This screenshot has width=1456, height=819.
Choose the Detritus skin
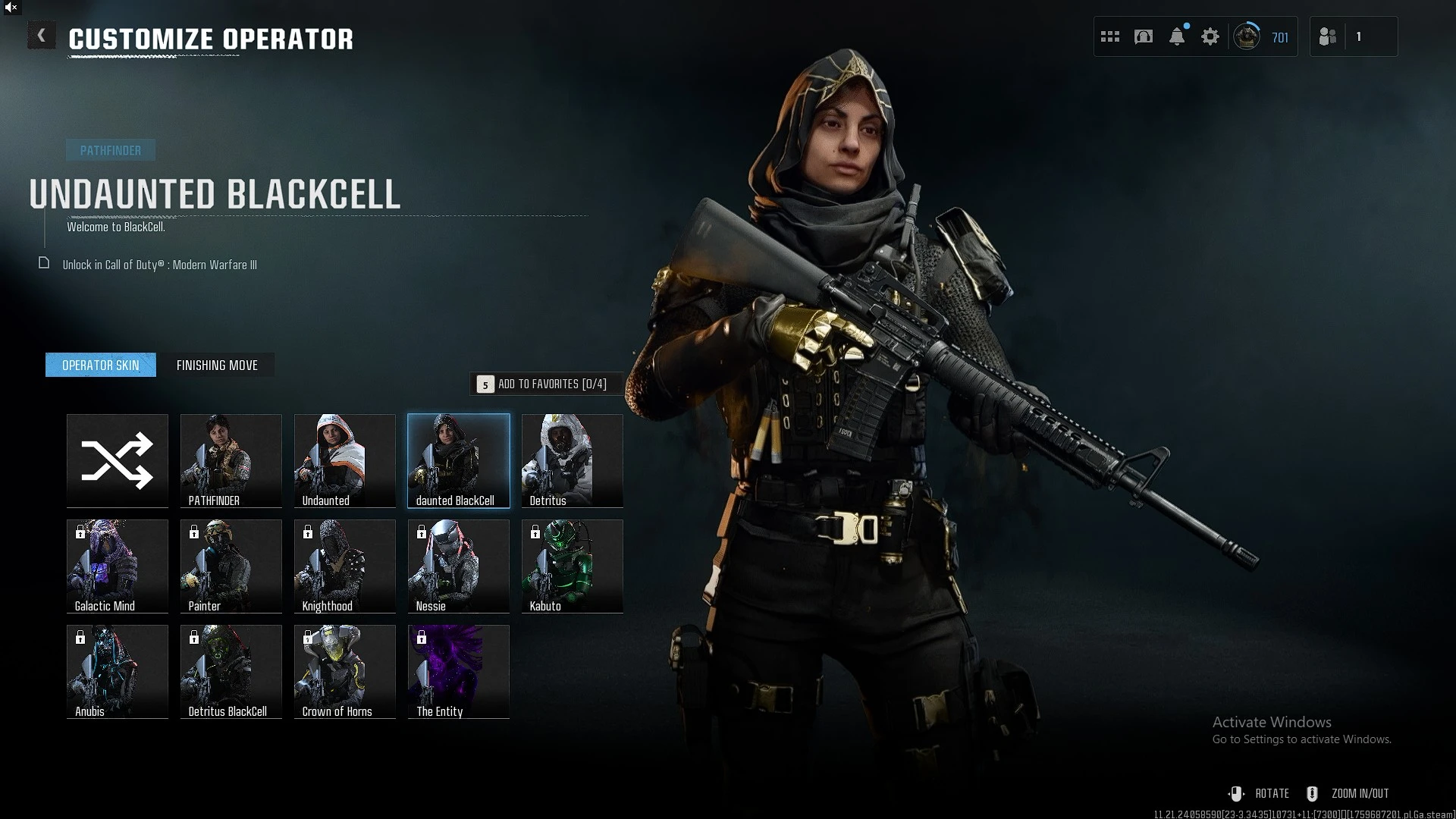(x=573, y=460)
